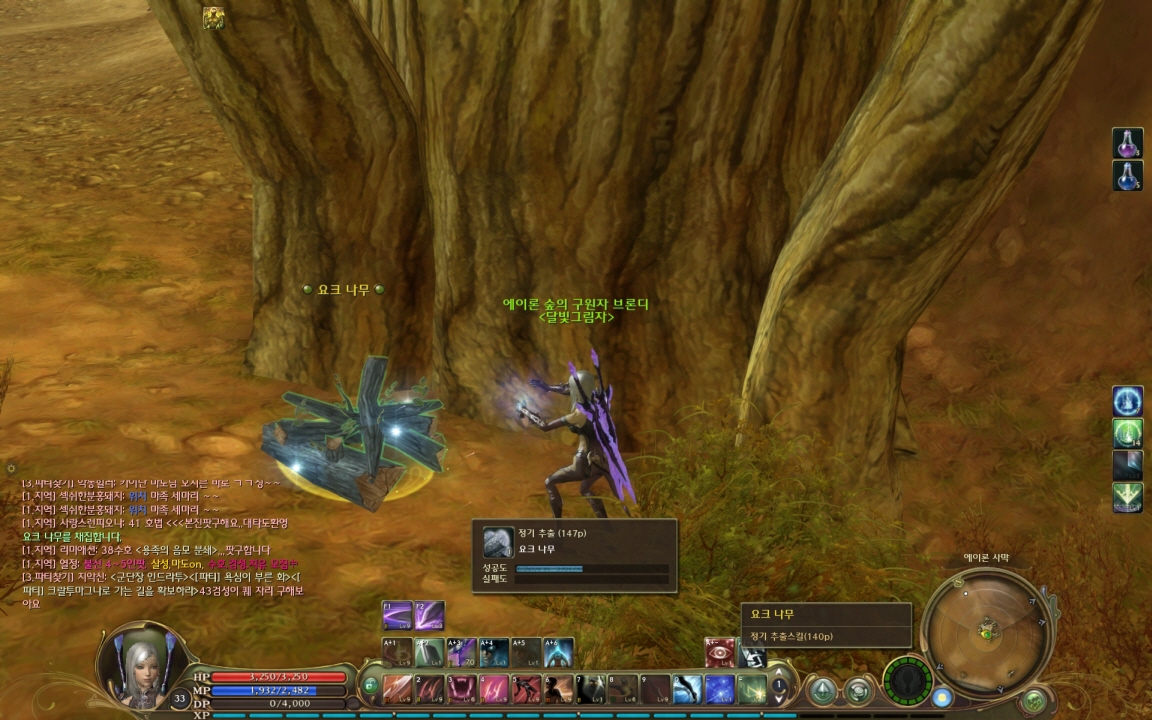Activate the glowing blue orb buff icon

(1127, 402)
